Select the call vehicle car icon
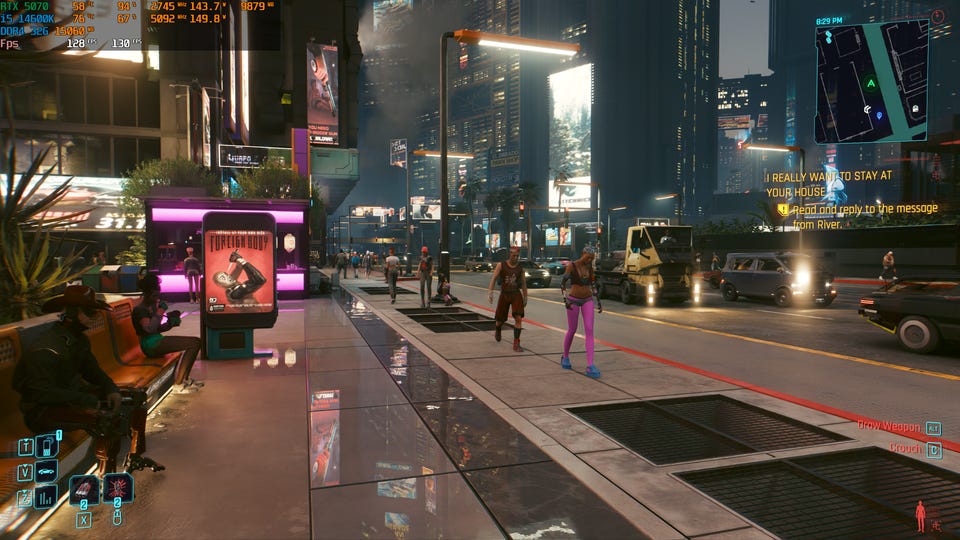The height and width of the screenshot is (540, 960). click(46, 471)
